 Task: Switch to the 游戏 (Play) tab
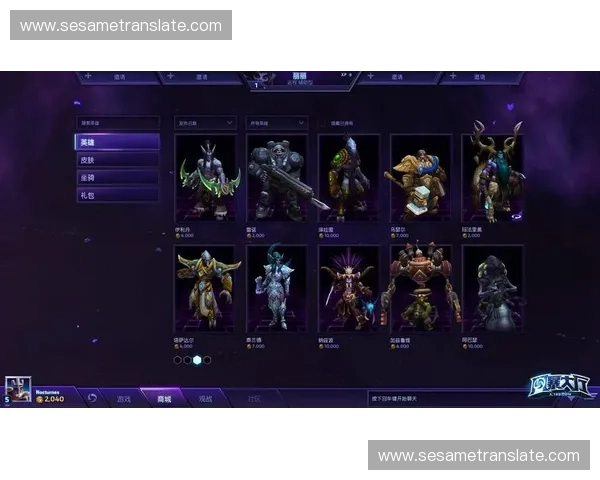[x=124, y=398]
